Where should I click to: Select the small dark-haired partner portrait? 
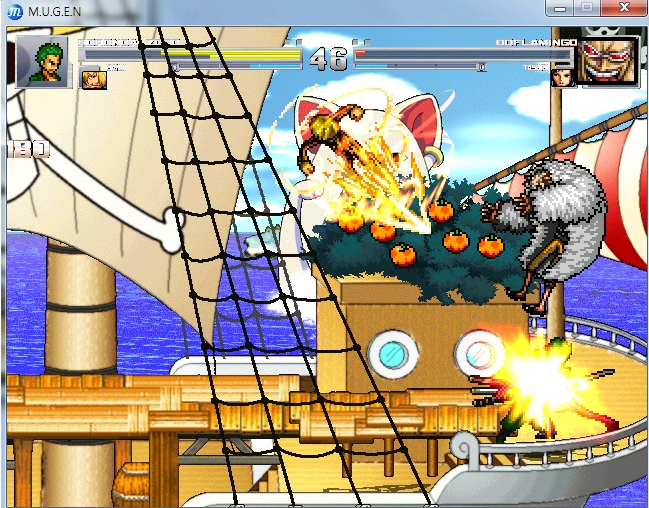563,77
